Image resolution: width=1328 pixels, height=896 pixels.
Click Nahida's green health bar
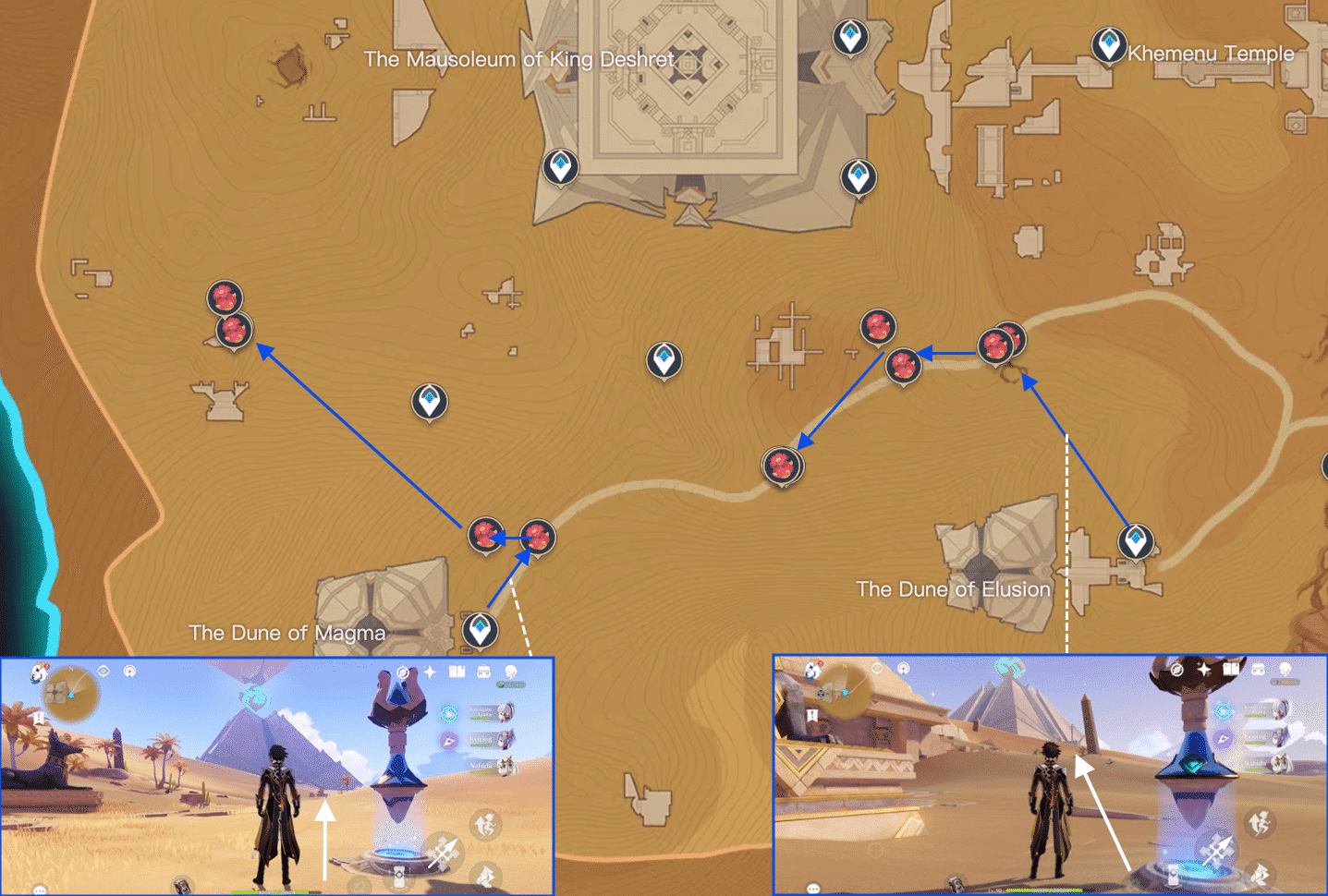[x=481, y=772]
